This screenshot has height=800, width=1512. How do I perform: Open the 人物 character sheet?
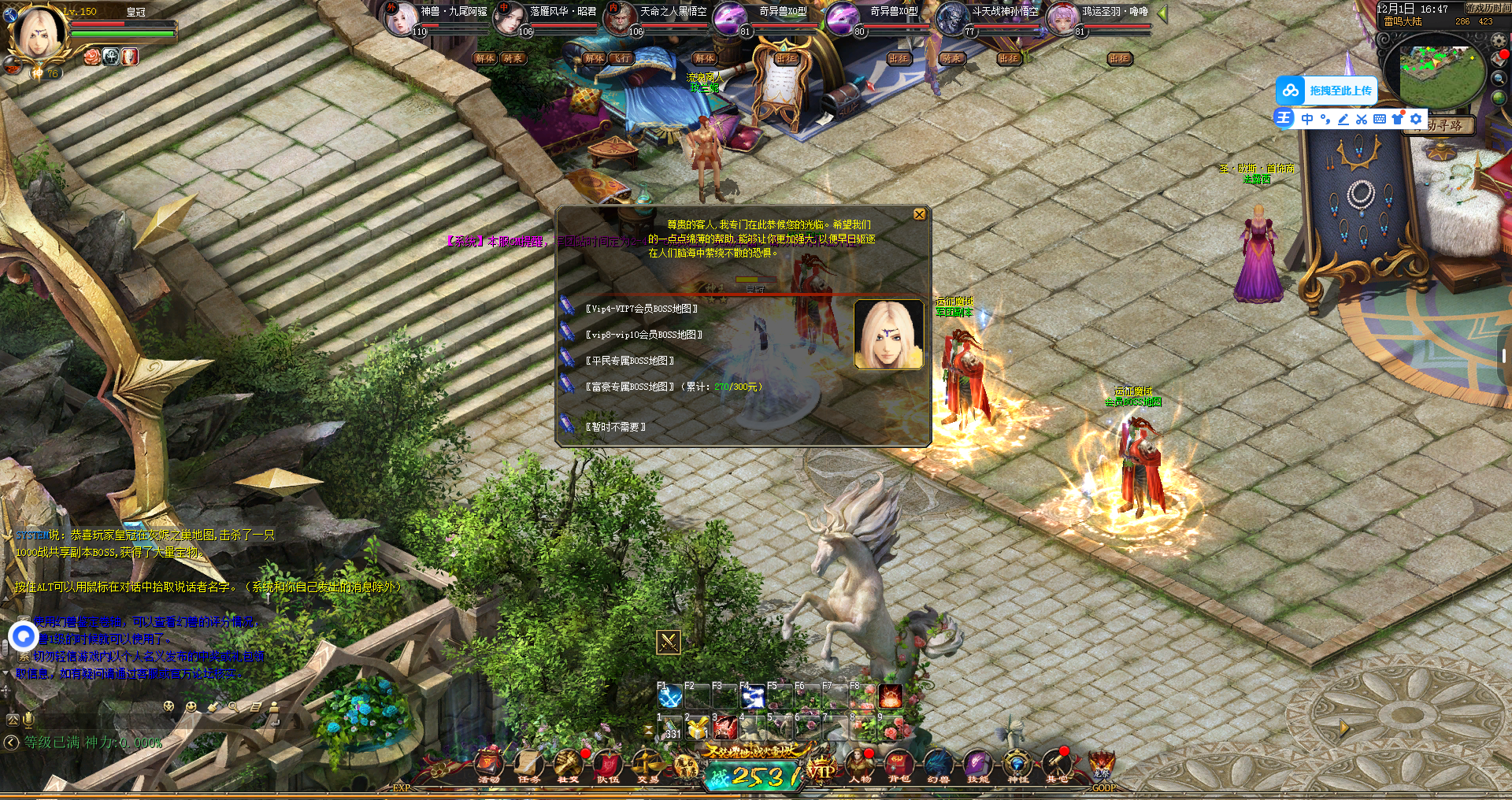860,765
